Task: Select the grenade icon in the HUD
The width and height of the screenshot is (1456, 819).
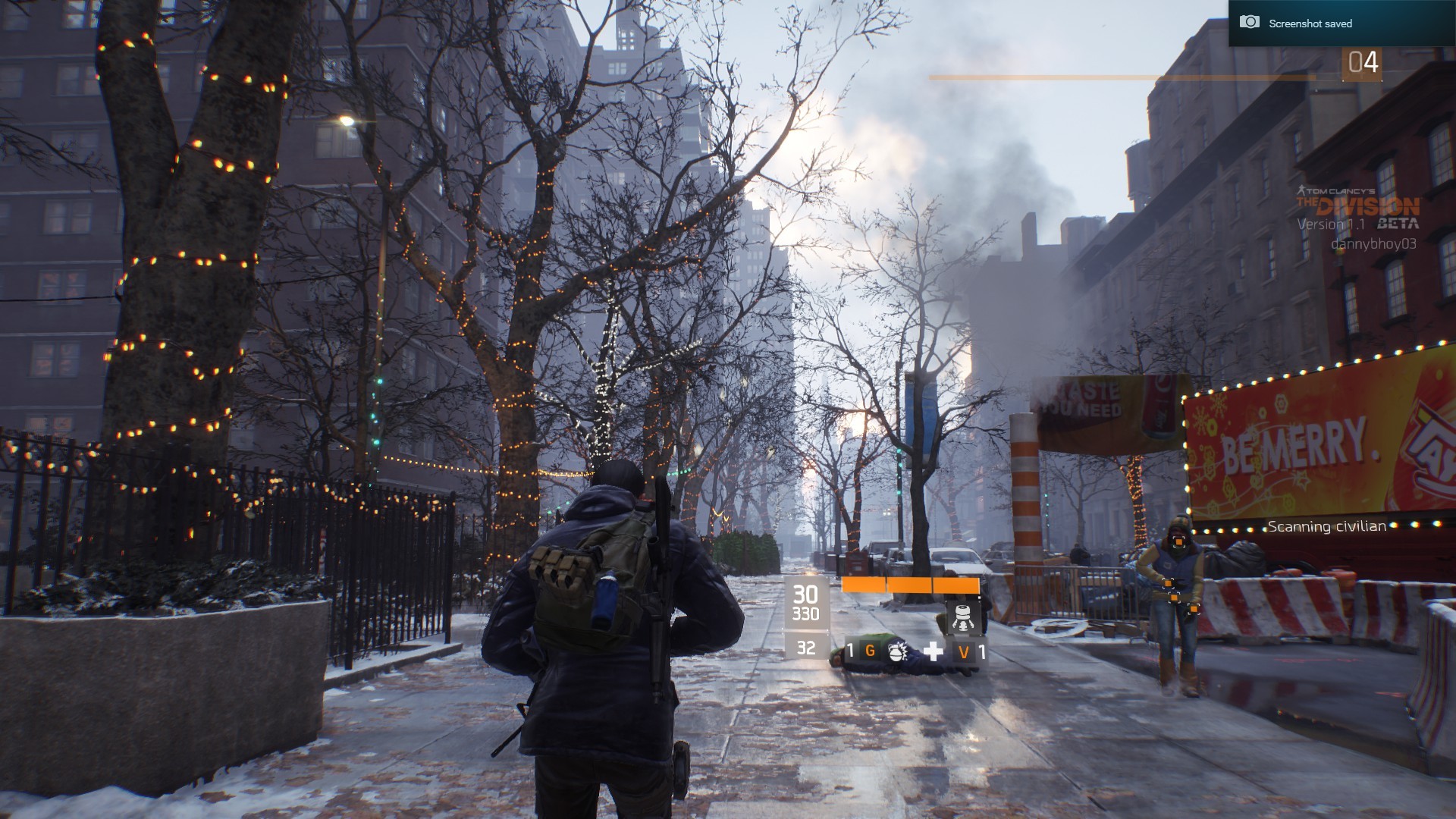Action: click(897, 651)
